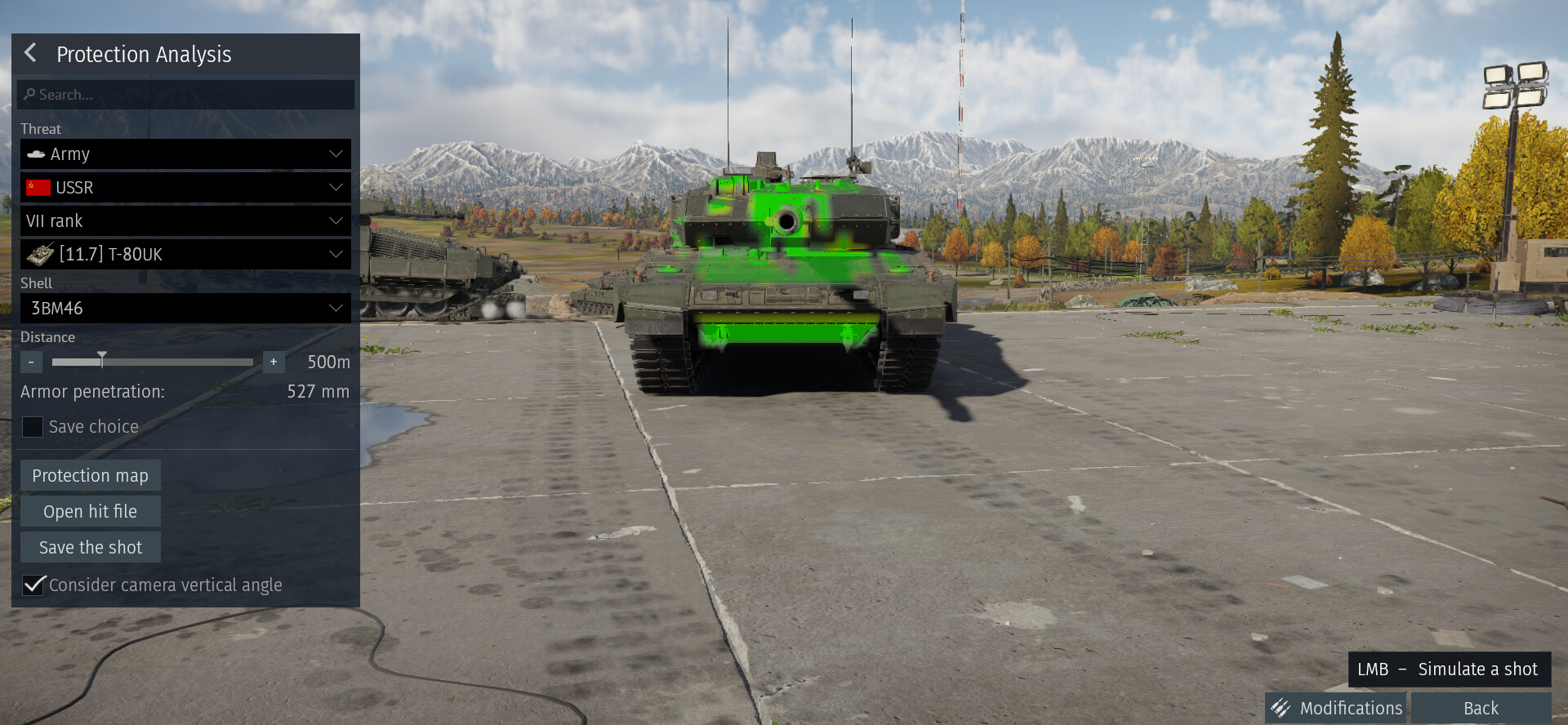This screenshot has height=725, width=1568.
Task: Open the Modifications menu
Action: pyautogui.click(x=1338, y=708)
